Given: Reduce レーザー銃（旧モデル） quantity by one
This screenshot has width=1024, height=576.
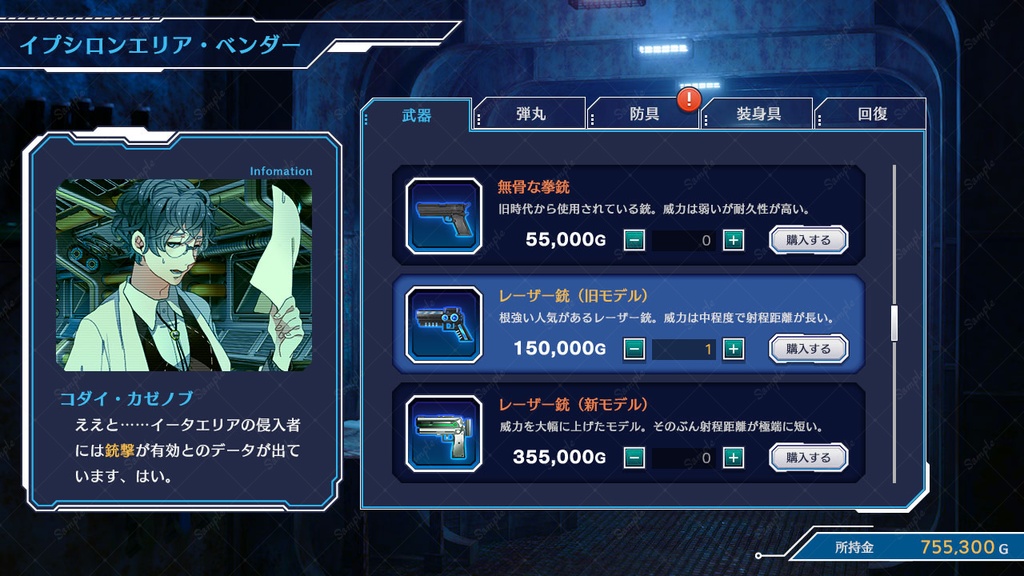Looking at the screenshot, I should coord(634,349).
